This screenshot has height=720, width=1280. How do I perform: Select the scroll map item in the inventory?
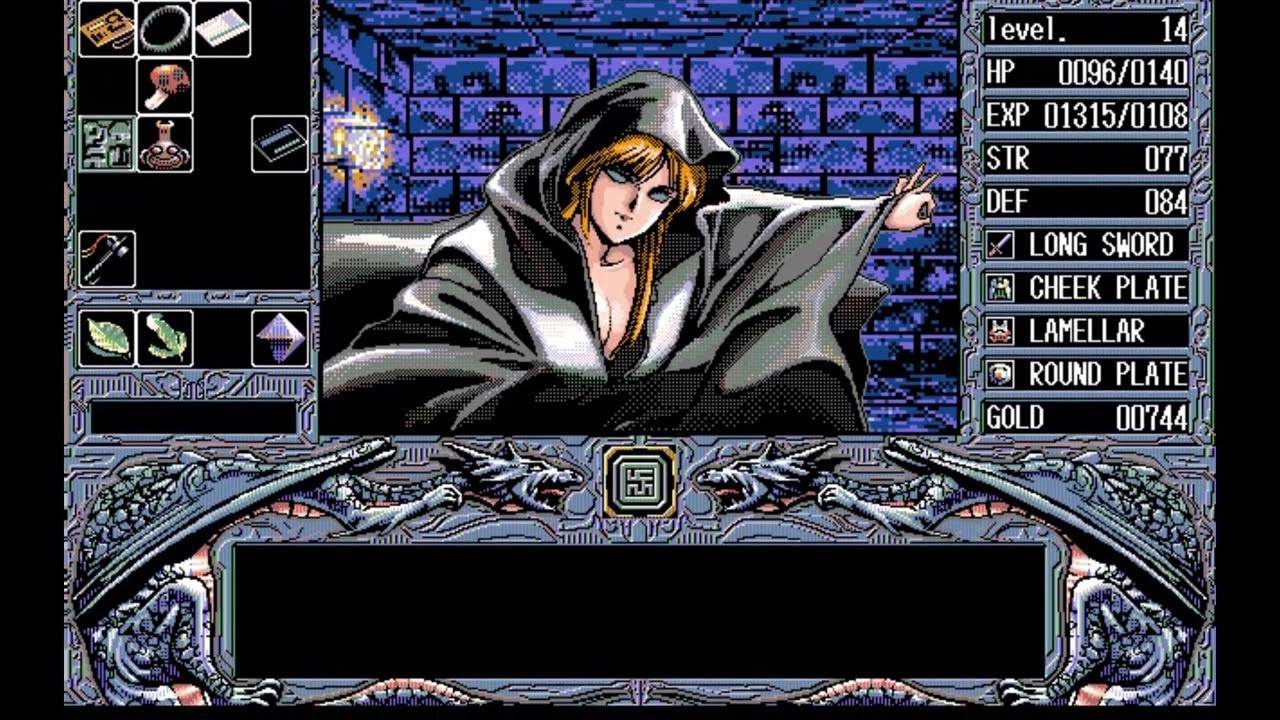point(107,30)
